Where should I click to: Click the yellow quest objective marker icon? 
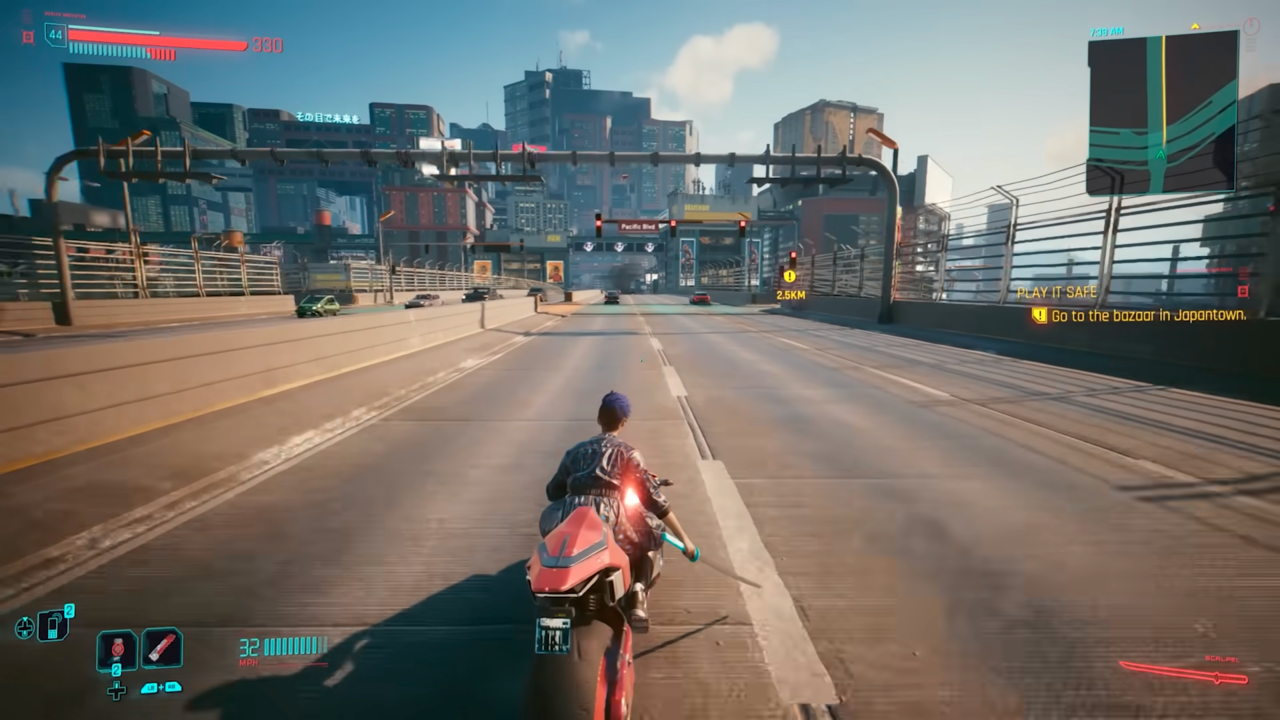pos(1040,315)
